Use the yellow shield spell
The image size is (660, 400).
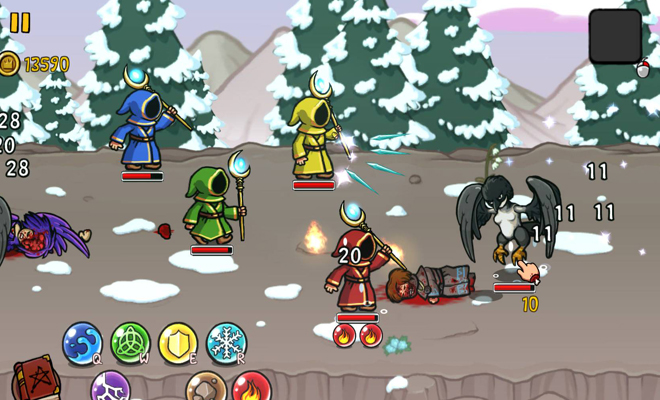[178, 343]
